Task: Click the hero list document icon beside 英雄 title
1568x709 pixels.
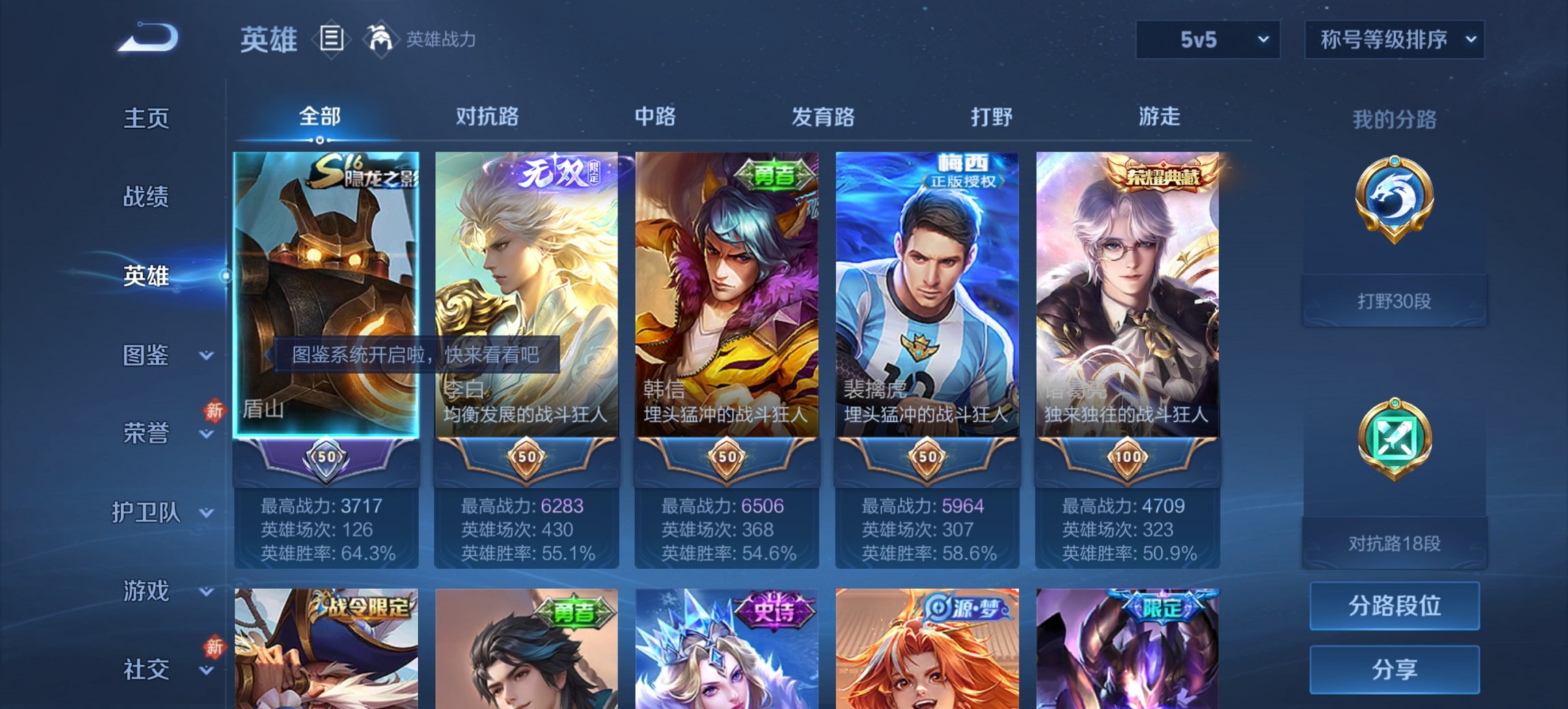Action: coord(331,39)
